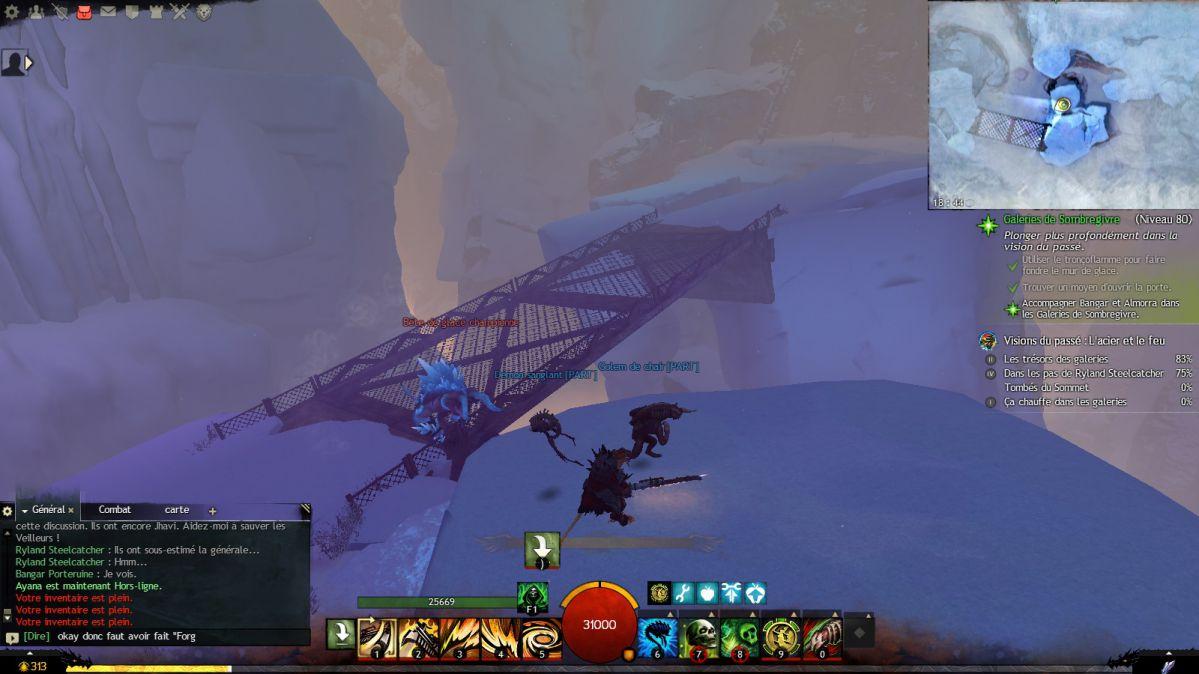This screenshot has width=1199, height=674.
Task: Open chat options gear
Action: coord(8,511)
